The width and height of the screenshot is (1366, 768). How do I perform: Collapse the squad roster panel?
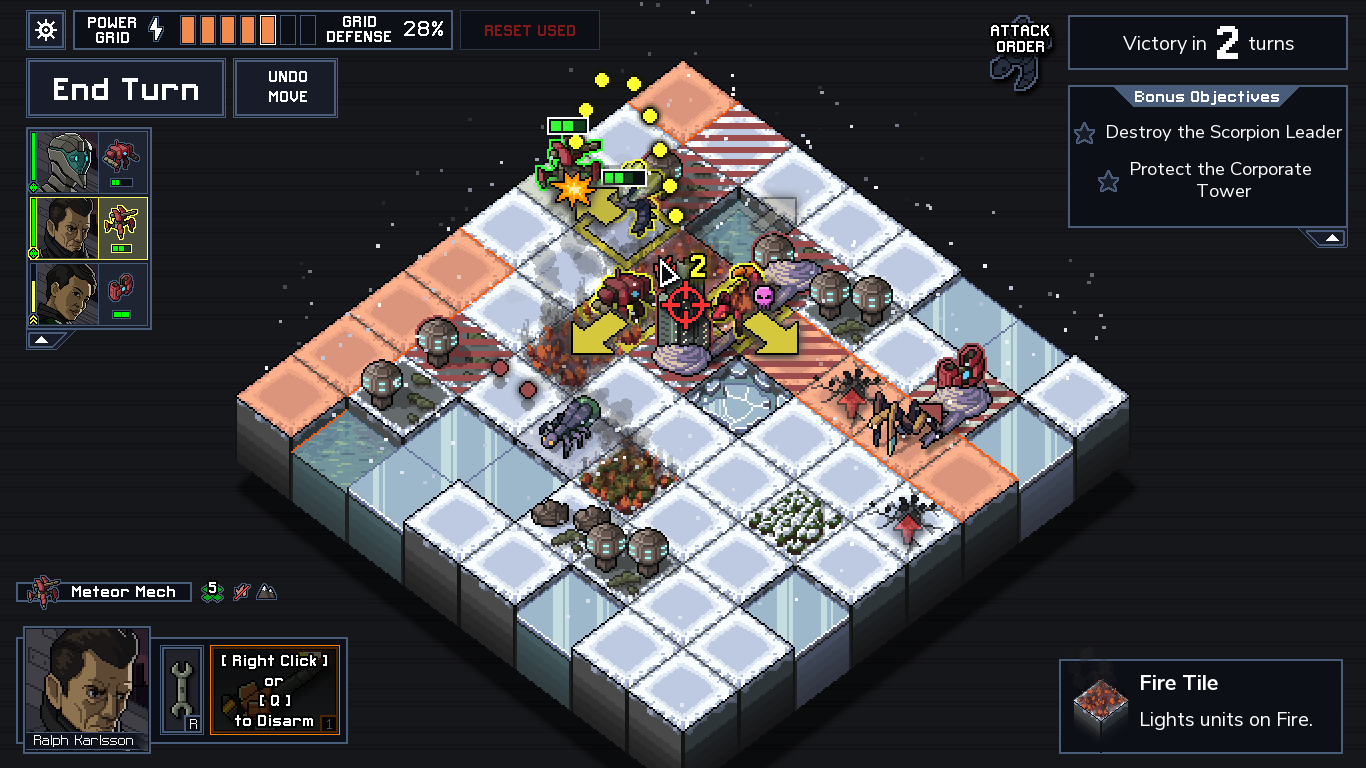(41, 340)
